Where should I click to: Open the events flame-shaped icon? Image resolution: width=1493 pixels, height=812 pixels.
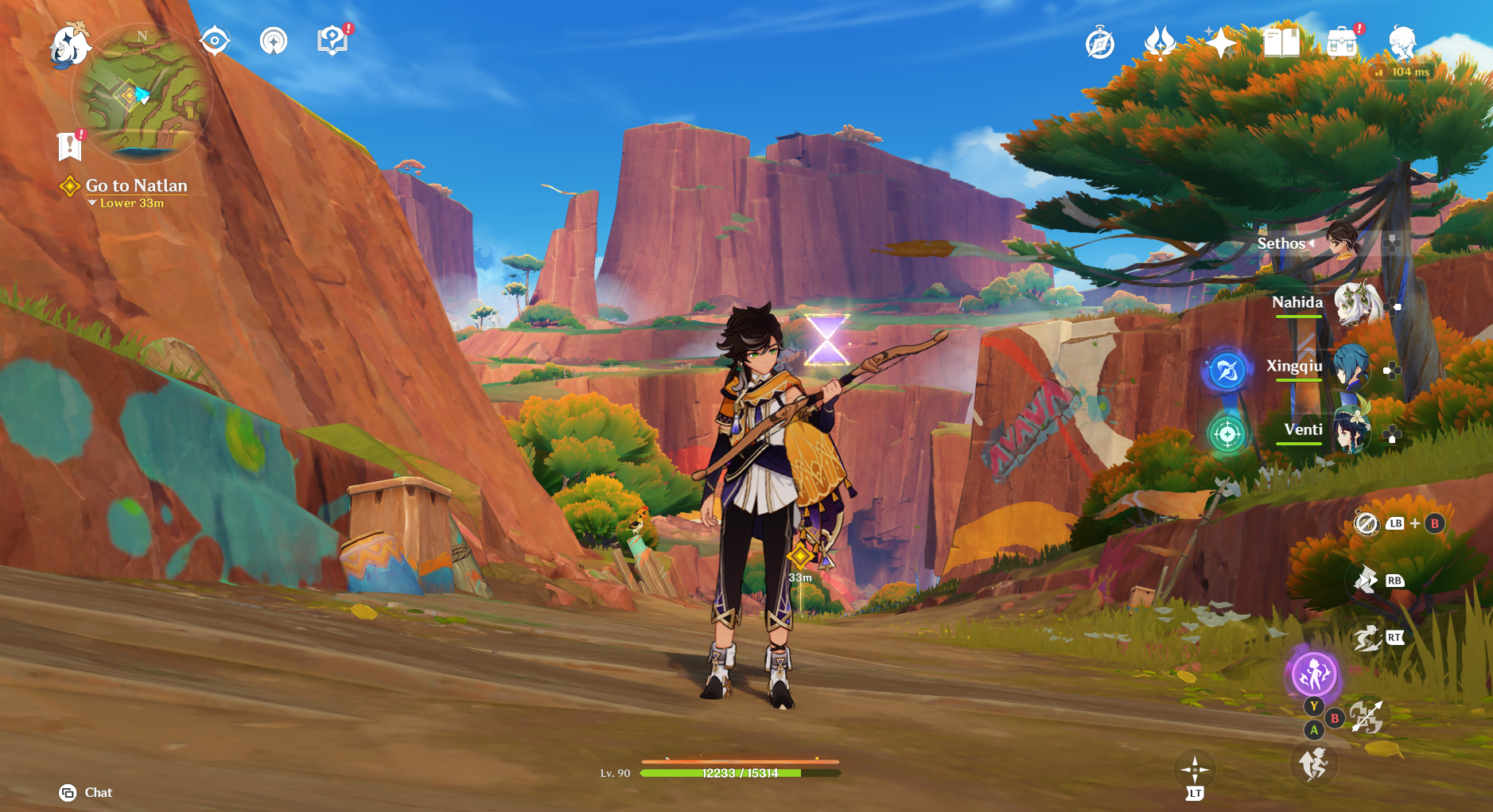point(1160,43)
